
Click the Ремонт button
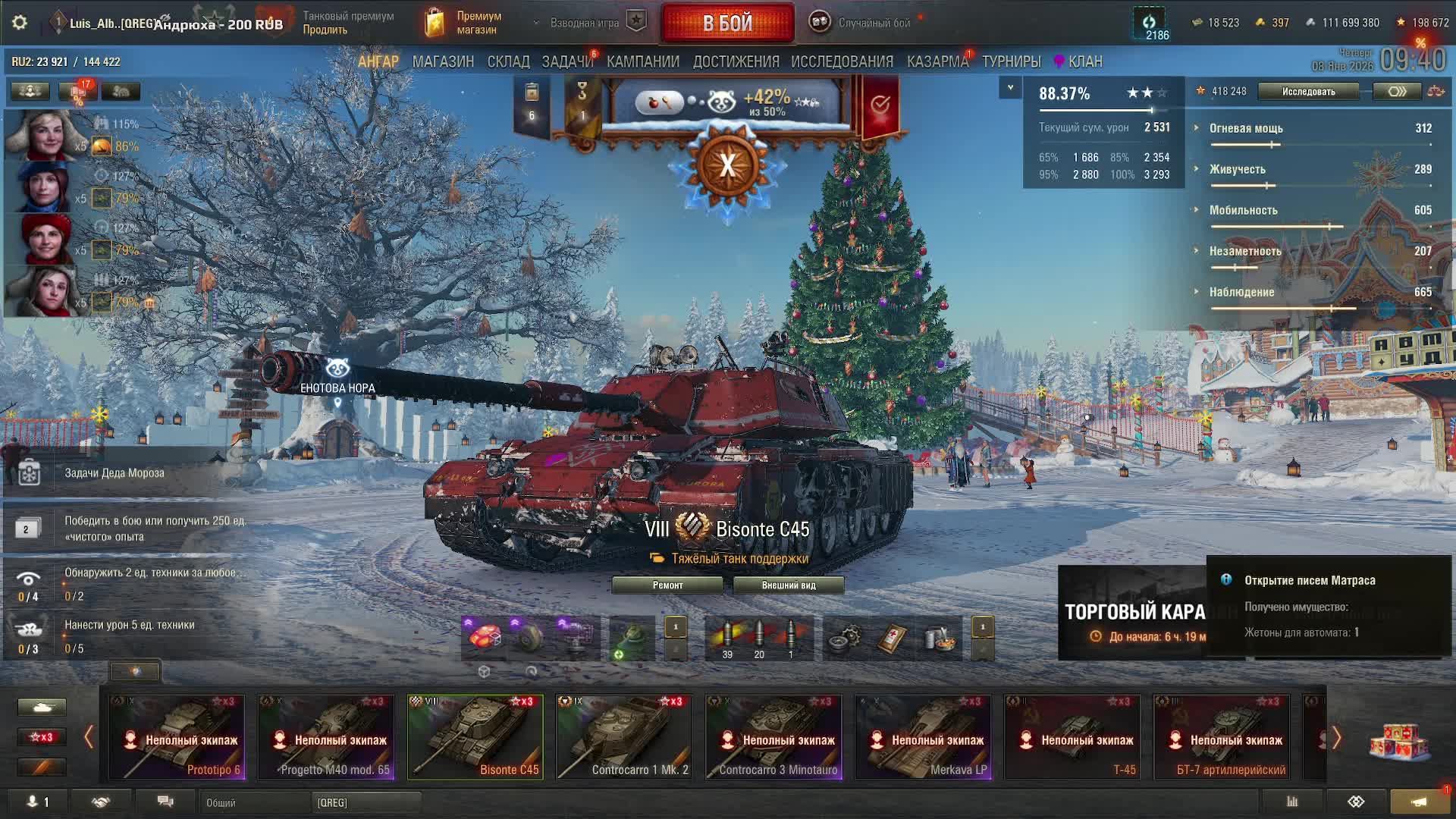pyautogui.click(x=667, y=585)
